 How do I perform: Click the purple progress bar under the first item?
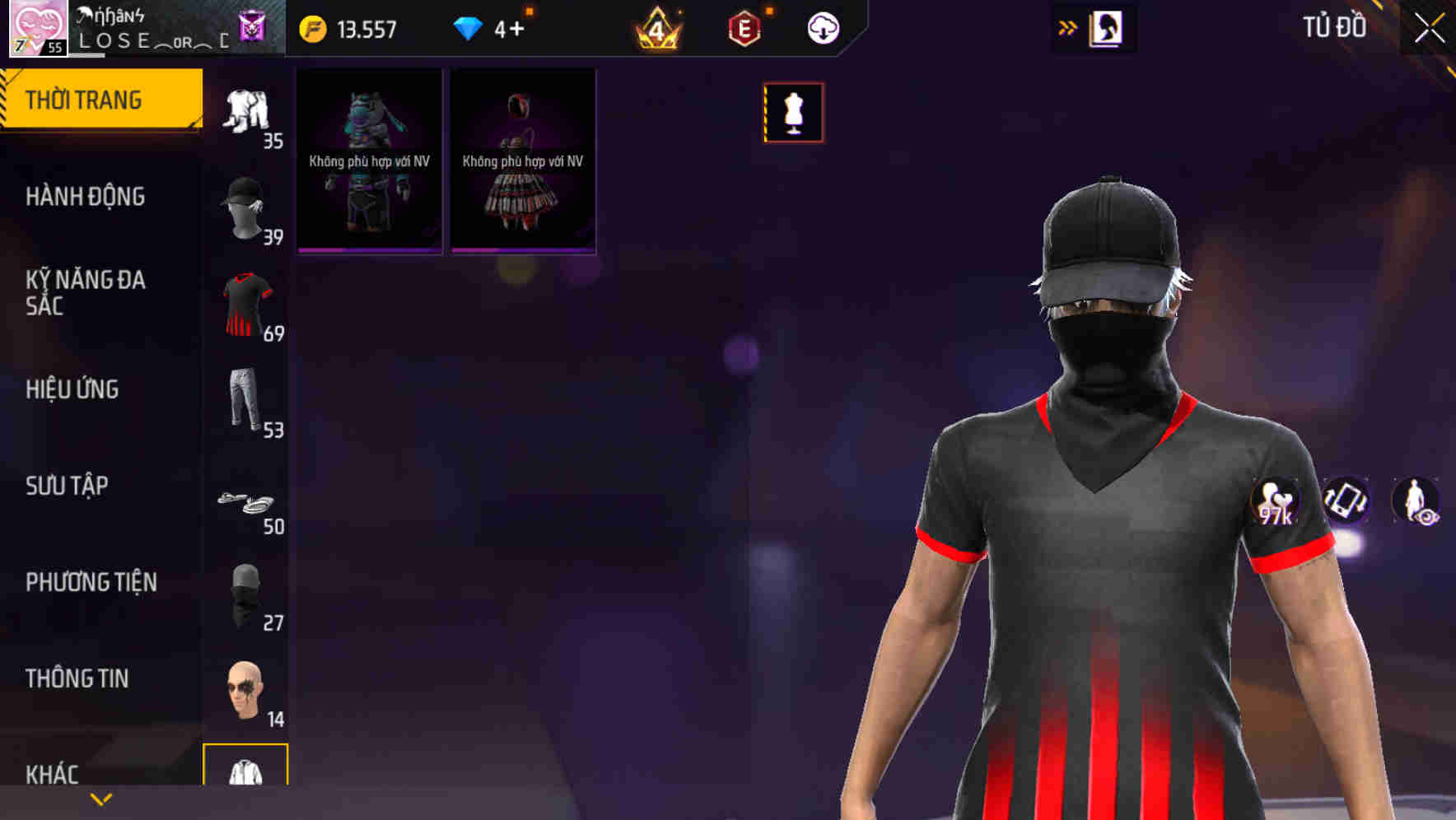pyautogui.click(x=367, y=249)
